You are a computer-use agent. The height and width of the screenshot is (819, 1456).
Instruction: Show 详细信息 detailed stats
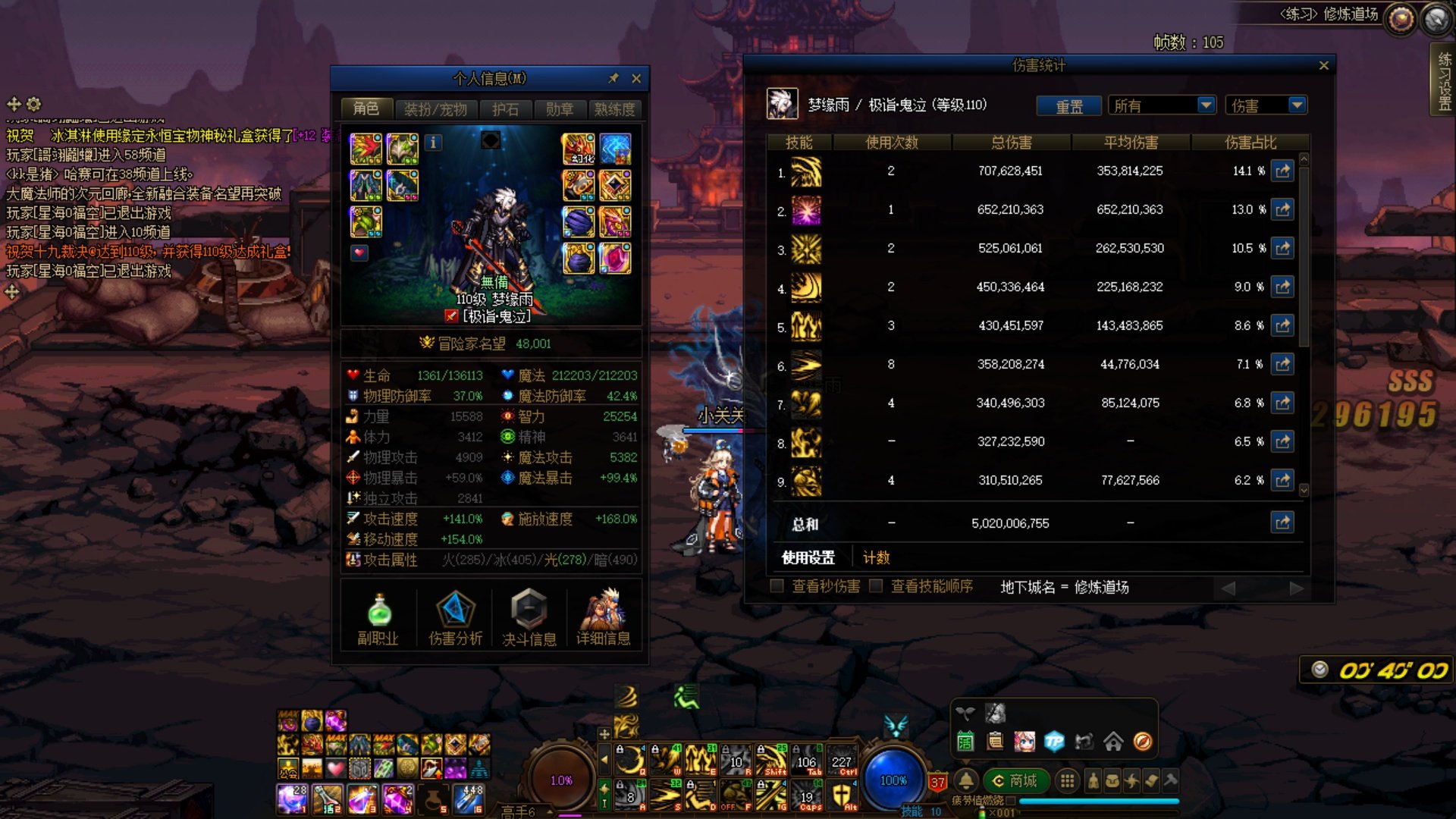[604, 619]
